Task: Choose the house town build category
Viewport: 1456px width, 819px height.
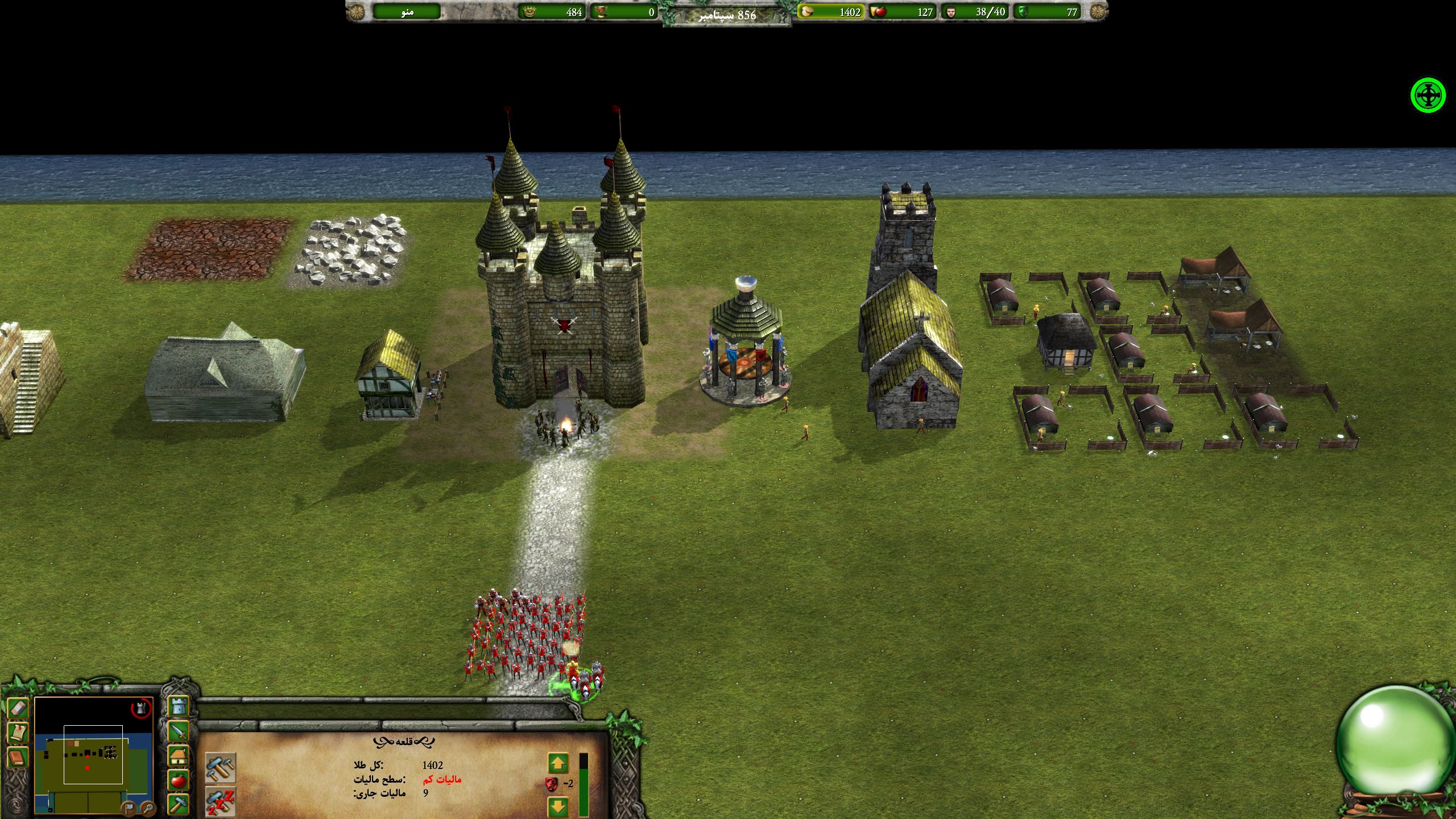Action: coord(179,756)
